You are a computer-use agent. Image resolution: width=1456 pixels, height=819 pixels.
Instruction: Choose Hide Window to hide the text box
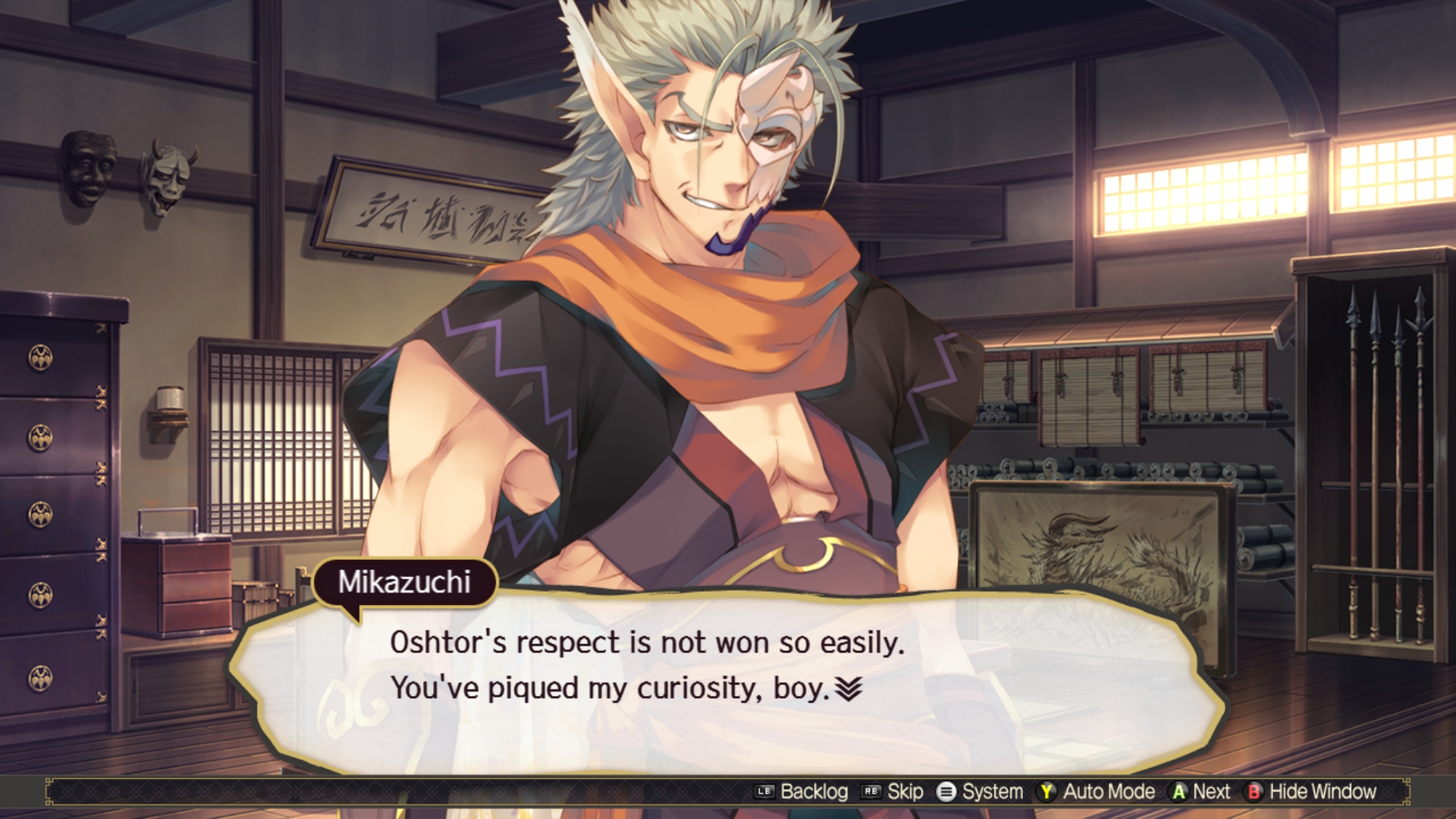click(x=1322, y=791)
